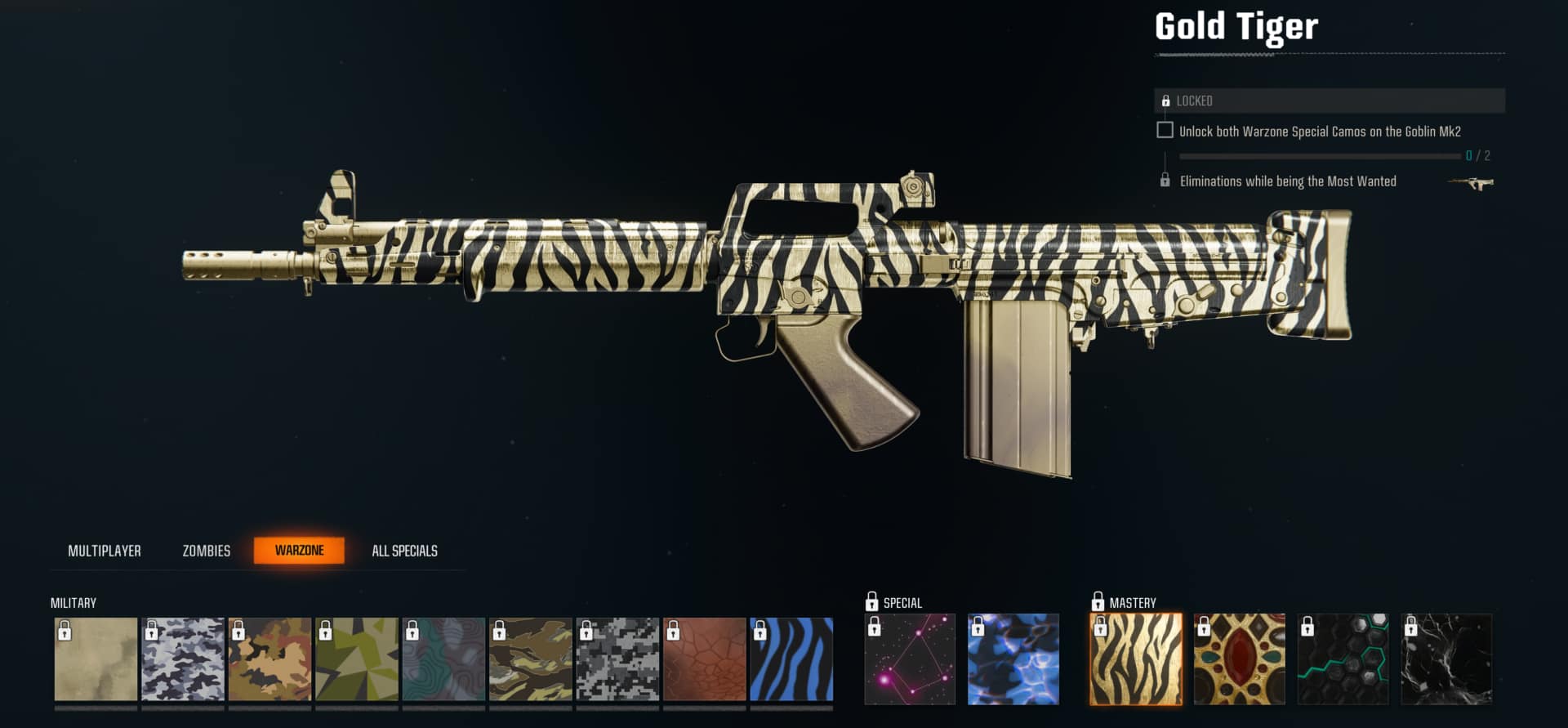Pick the jeweled red gem mastery camo
This screenshot has height=728, width=1568.
pos(1240,659)
